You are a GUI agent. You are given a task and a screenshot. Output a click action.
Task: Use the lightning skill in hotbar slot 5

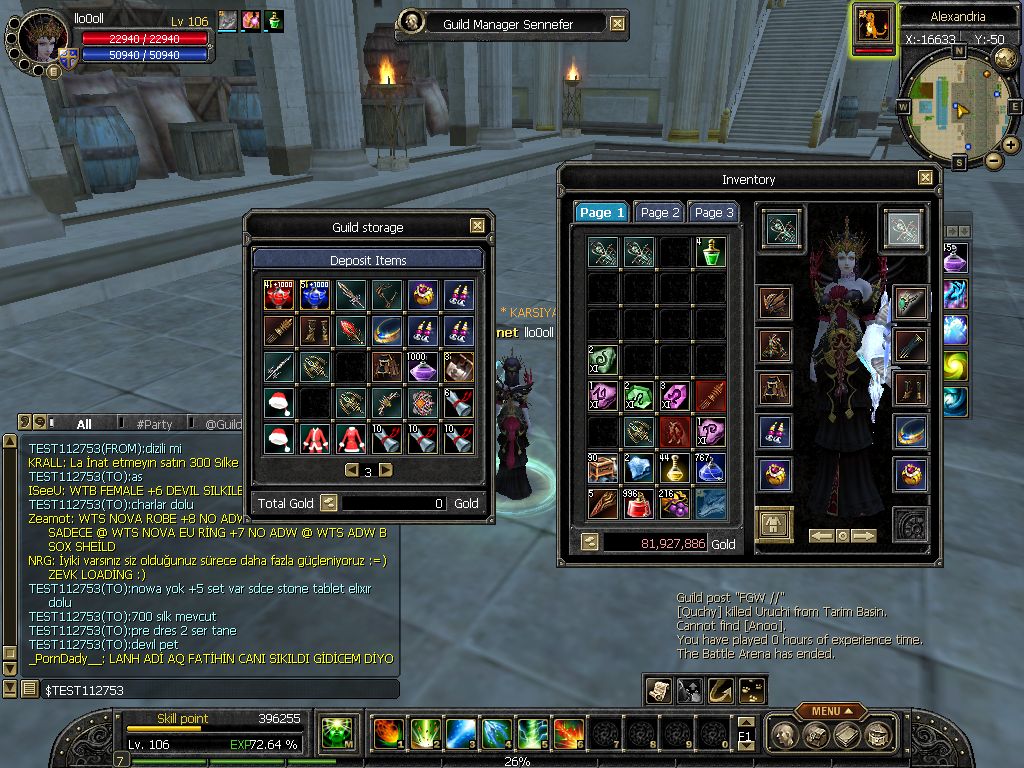[x=531, y=733]
